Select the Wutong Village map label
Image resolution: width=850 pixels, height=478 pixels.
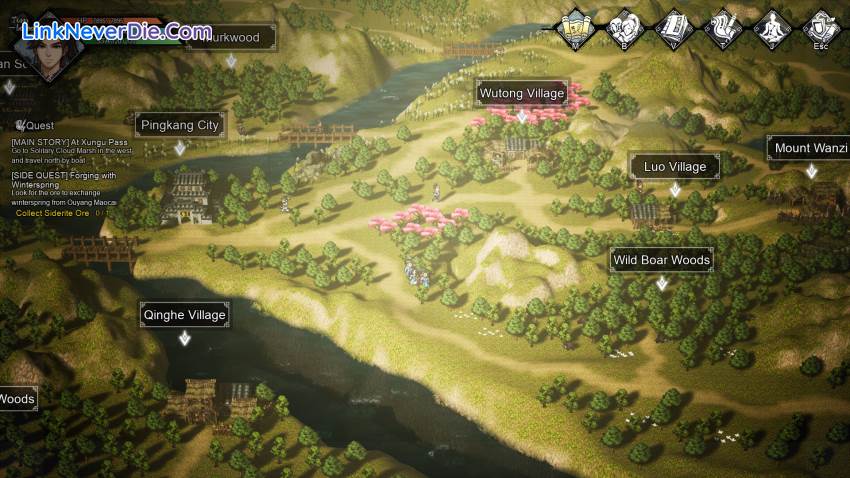522,93
